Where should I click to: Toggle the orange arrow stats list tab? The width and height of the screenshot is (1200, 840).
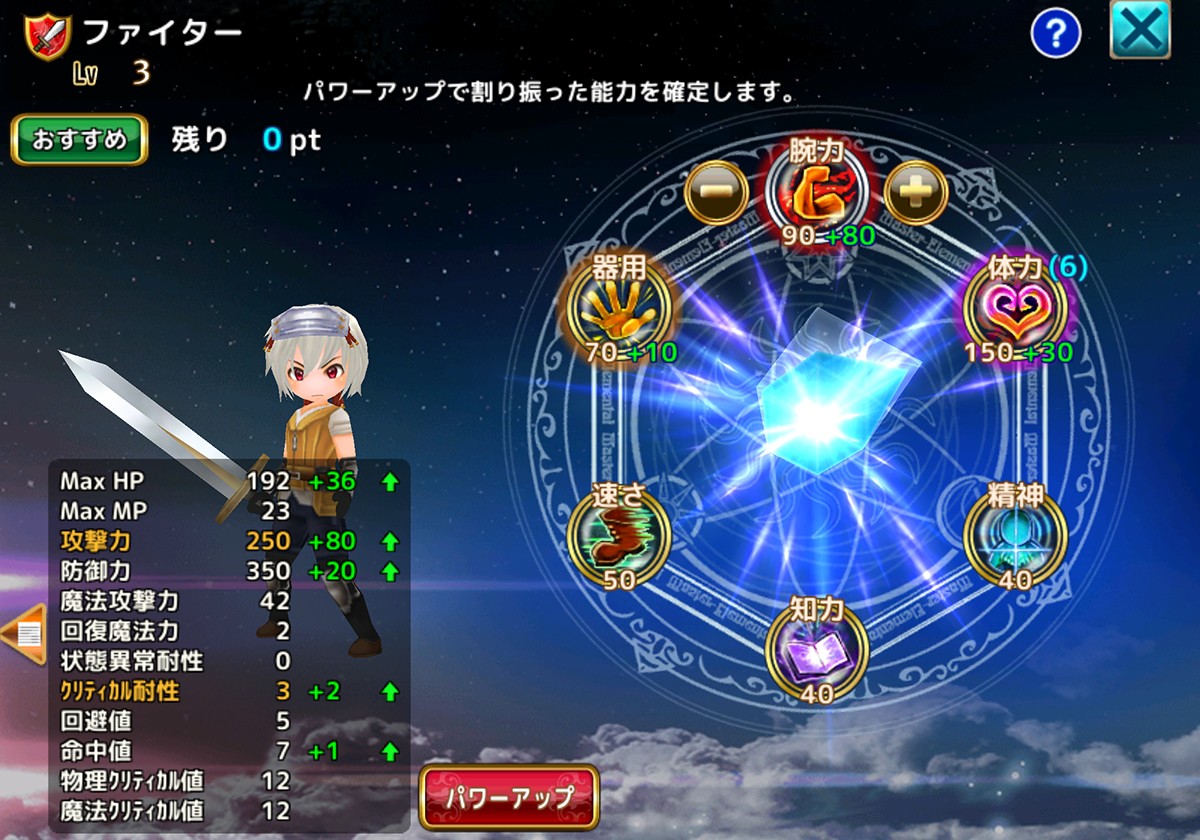tap(23, 634)
